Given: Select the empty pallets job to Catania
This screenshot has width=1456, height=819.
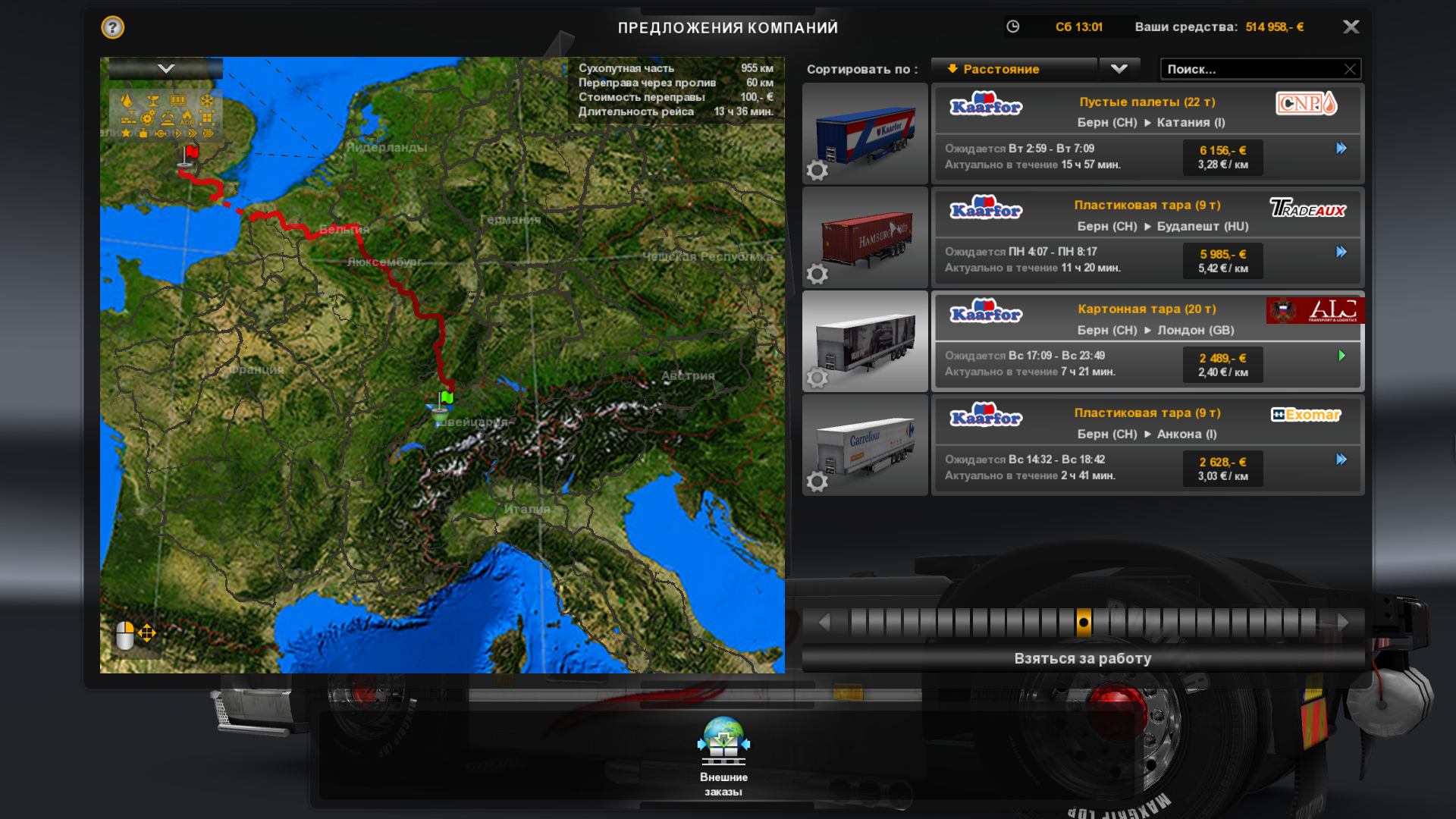Looking at the screenshot, I should pyautogui.click(x=1147, y=133).
